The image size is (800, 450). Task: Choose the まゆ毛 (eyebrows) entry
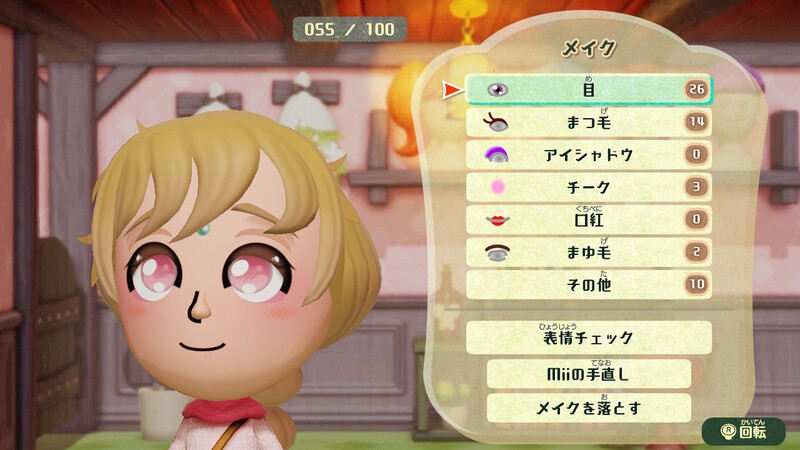tap(589, 253)
